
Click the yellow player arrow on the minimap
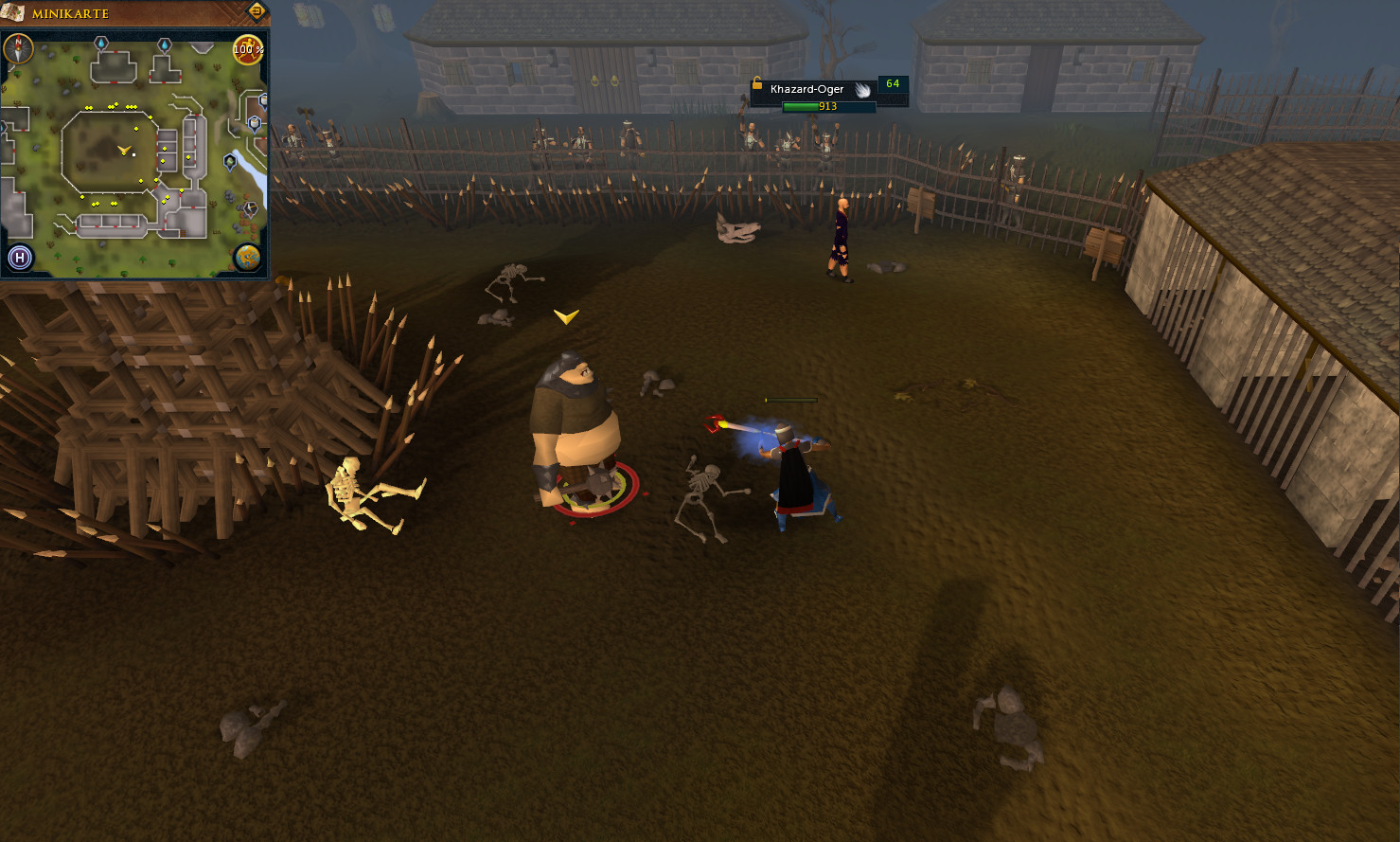pyautogui.click(x=123, y=150)
